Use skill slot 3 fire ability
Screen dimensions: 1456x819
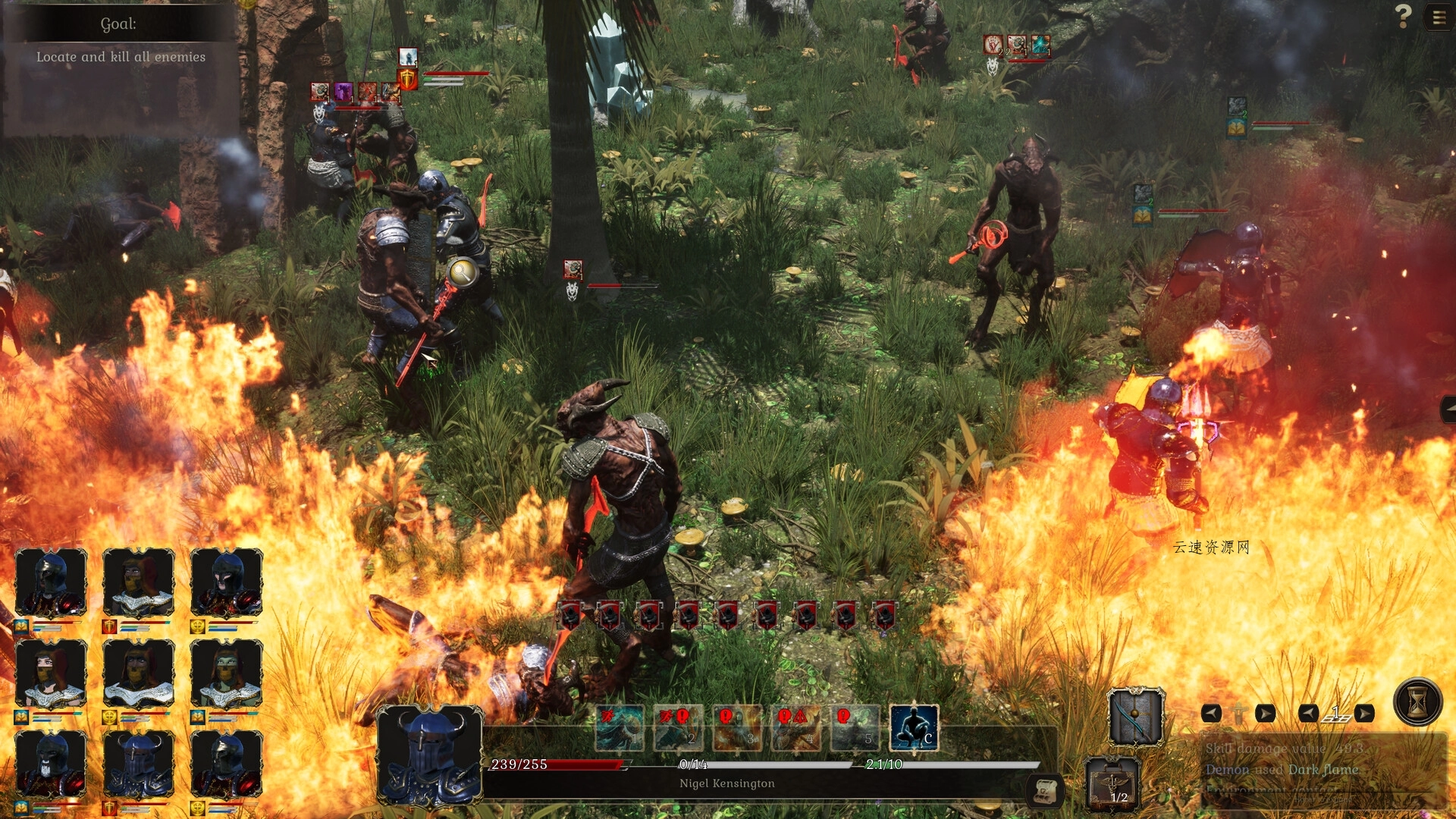click(737, 727)
